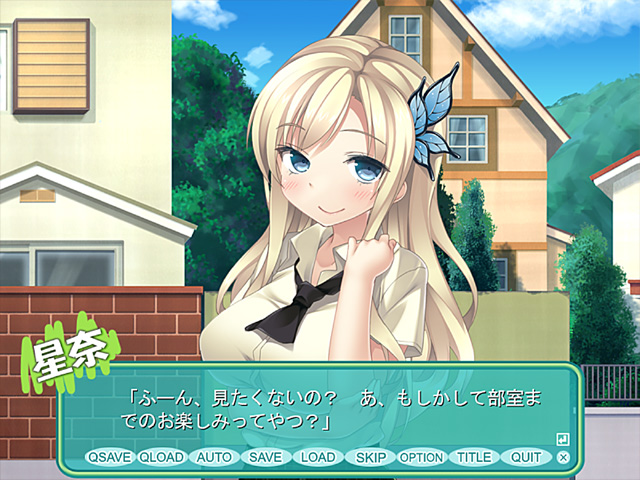Open the SAVE menu
Image resolution: width=640 pixels, height=480 pixels.
(266, 457)
